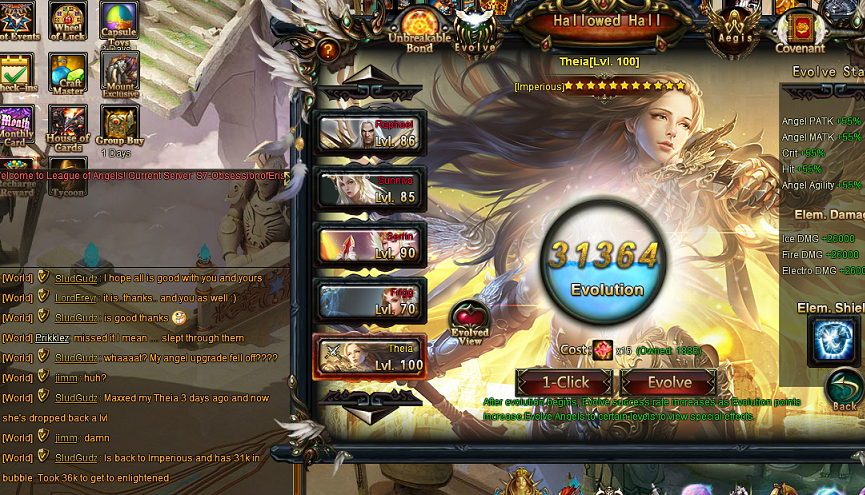Image resolution: width=865 pixels, height=495 pixels.
Task: Open the House of Cards event
Action: click(x=69, y=130)
